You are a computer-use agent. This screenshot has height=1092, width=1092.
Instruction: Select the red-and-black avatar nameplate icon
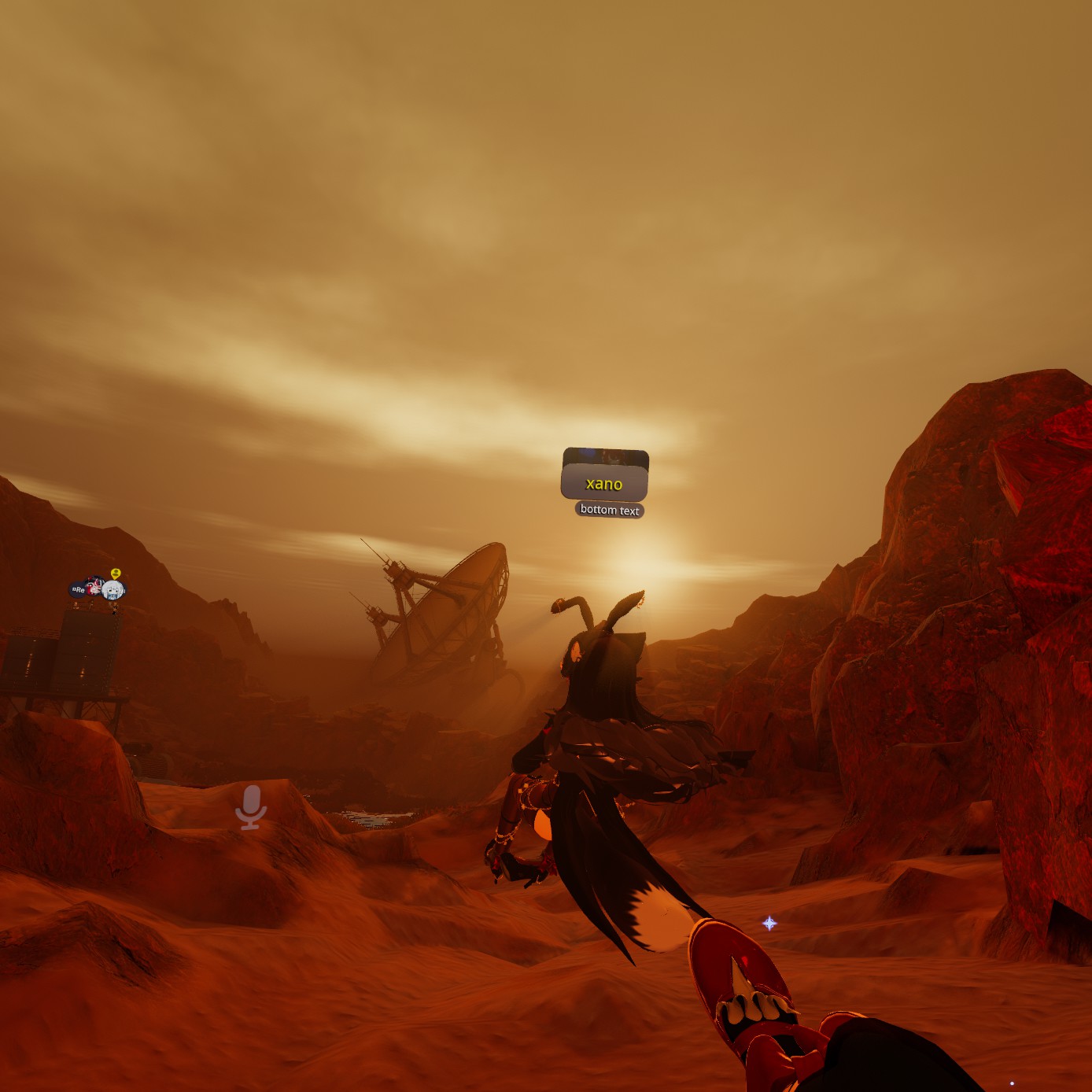(x=94, y=587)
